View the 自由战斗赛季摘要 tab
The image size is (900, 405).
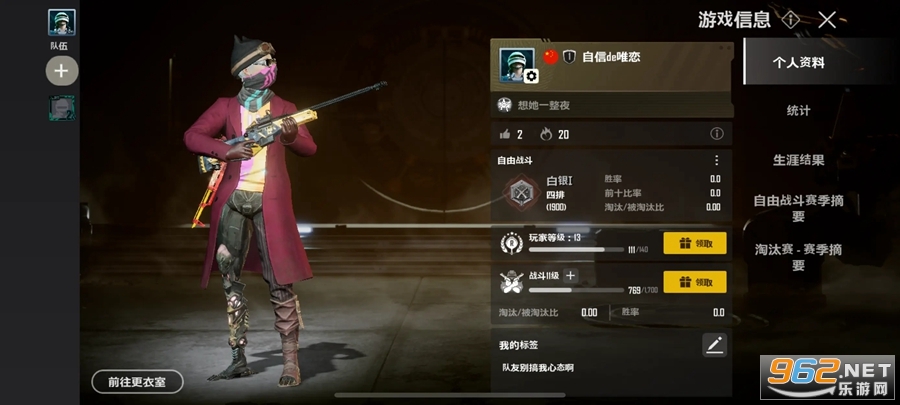point(798,208)
